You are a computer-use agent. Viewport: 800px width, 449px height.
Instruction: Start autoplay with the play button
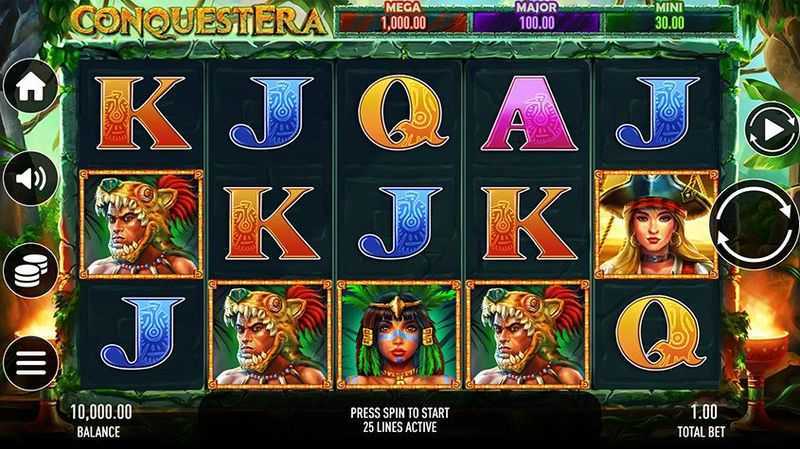click(768, 130)
